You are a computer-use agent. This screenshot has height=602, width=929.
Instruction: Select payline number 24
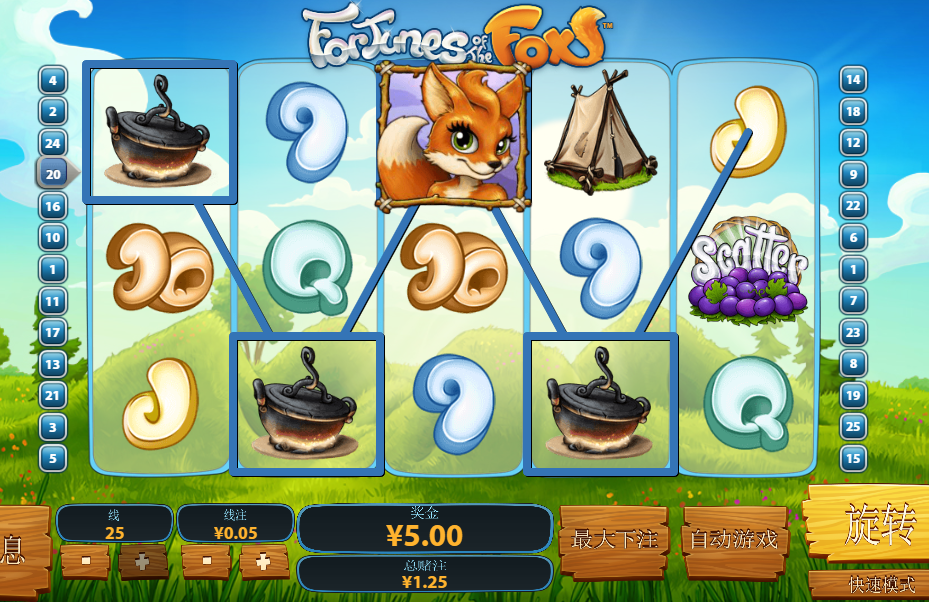coord(52,143)
